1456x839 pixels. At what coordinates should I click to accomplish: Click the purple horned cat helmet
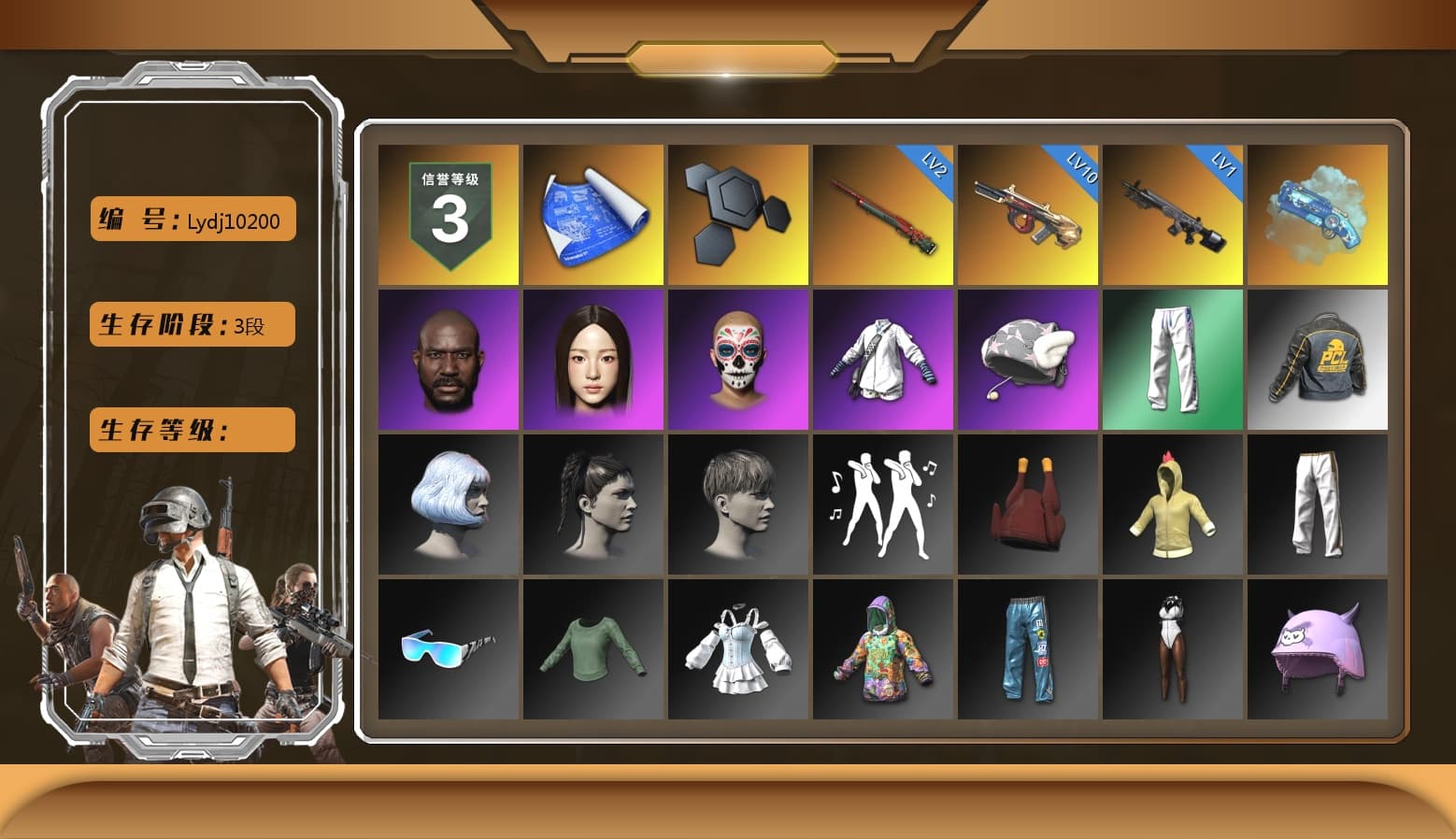pos(1318,649)
